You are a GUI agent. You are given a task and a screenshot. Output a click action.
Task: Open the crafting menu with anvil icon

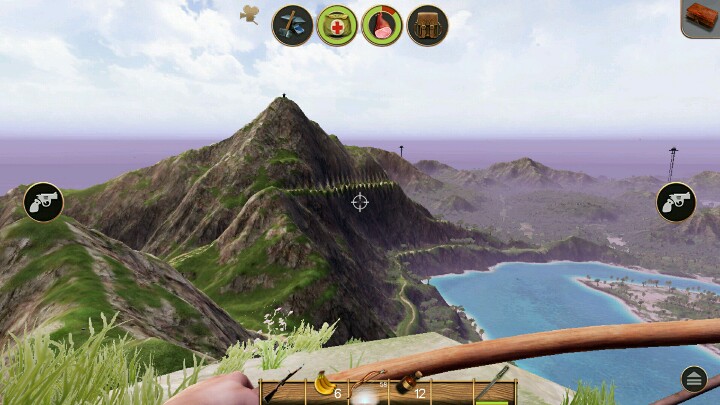tap(293, 25)
